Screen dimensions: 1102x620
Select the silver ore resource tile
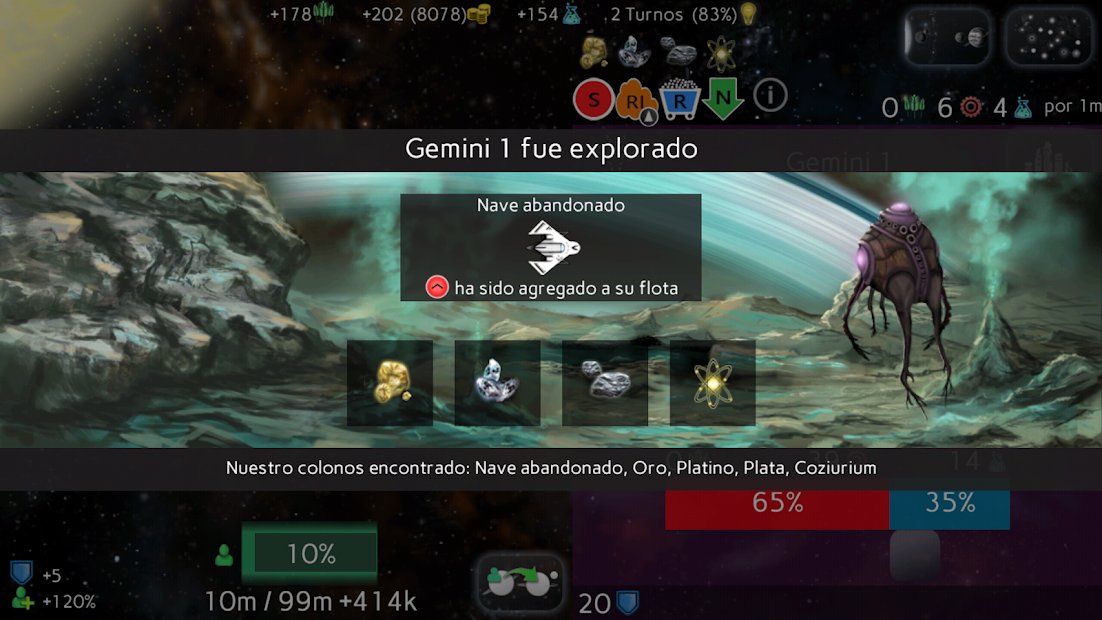point(605,383)
